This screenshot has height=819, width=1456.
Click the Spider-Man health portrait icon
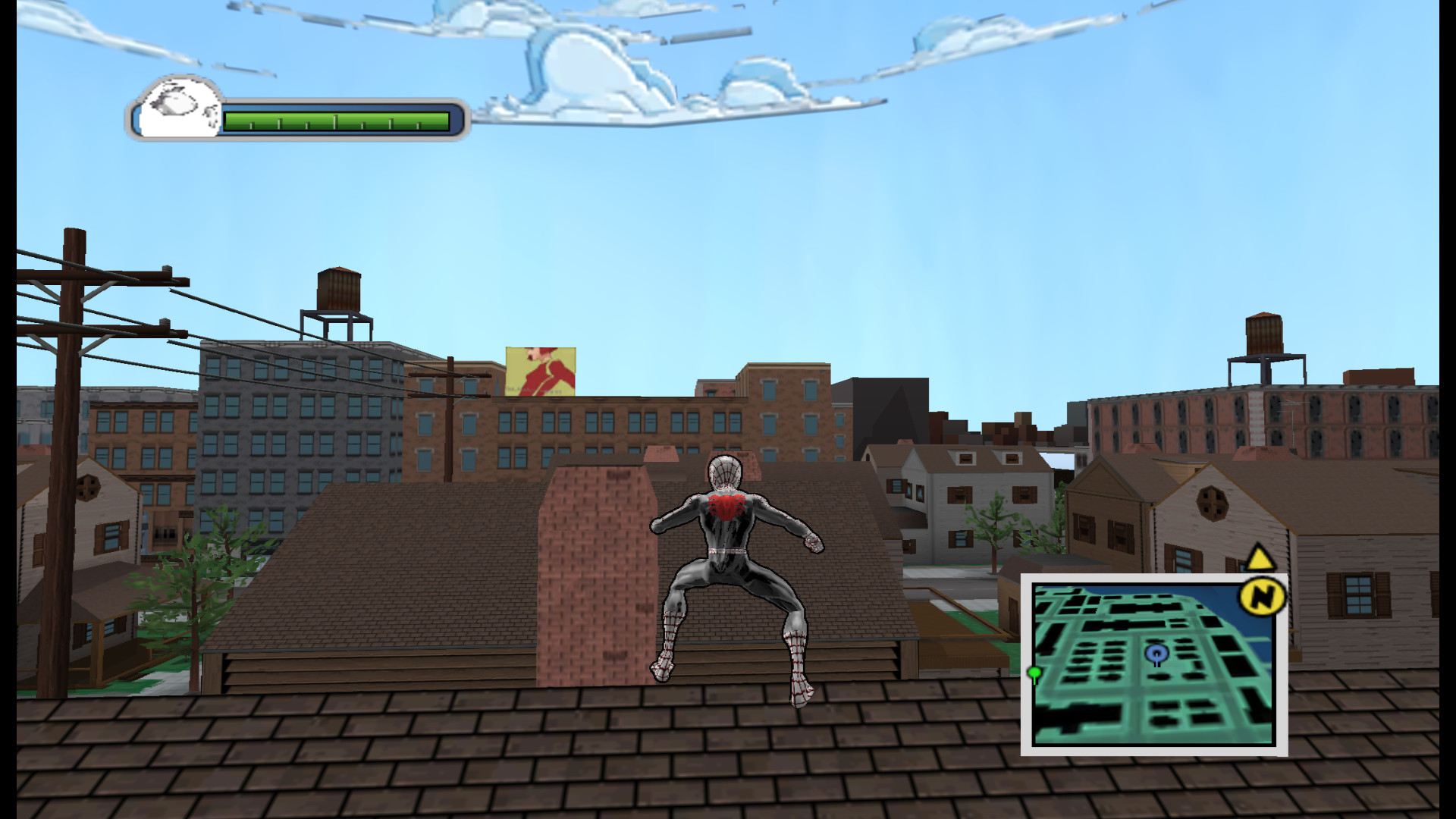coord(176,108)
